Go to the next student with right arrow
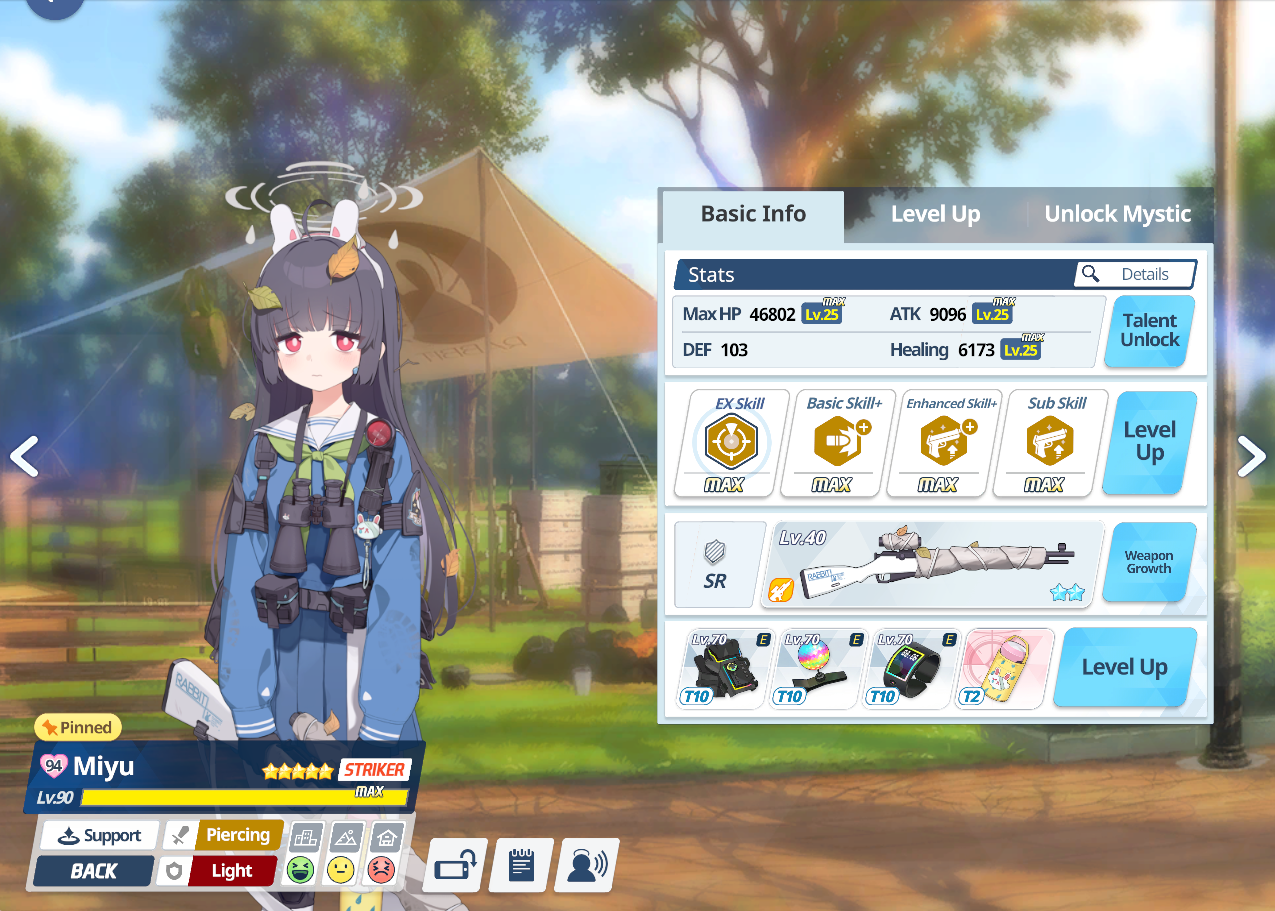This screenshot has height=911, width=1275. pyautogui.click(x=1250, y=456)
